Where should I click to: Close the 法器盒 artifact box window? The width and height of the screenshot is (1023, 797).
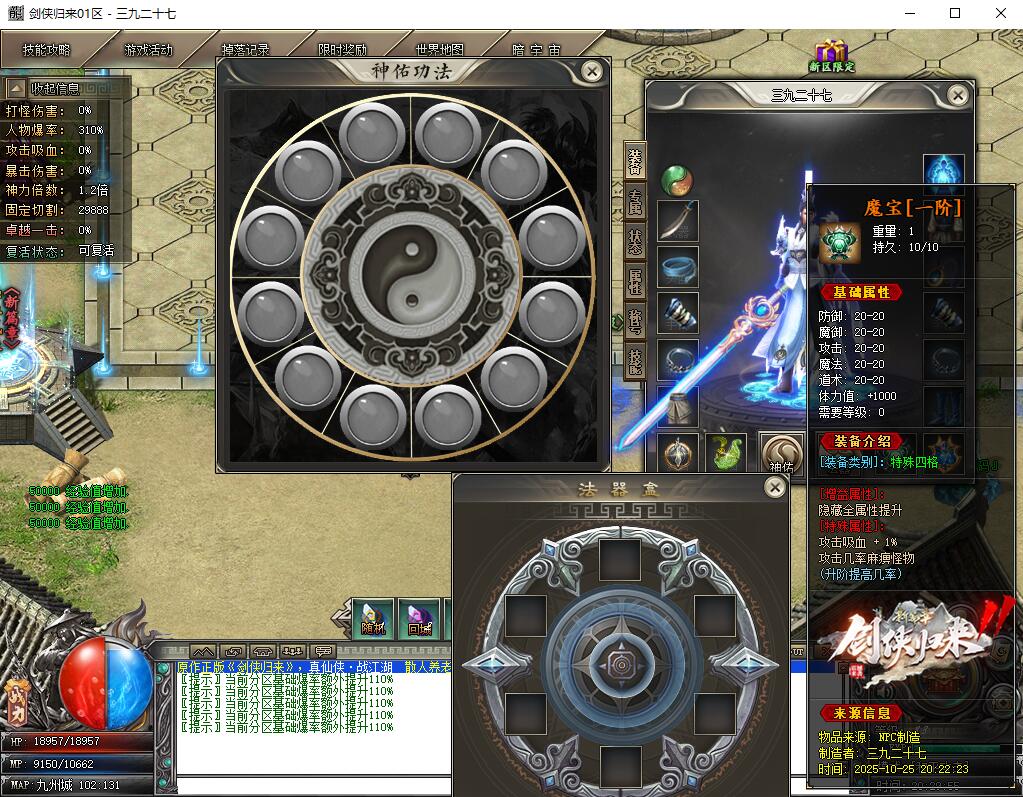(775, 487)
